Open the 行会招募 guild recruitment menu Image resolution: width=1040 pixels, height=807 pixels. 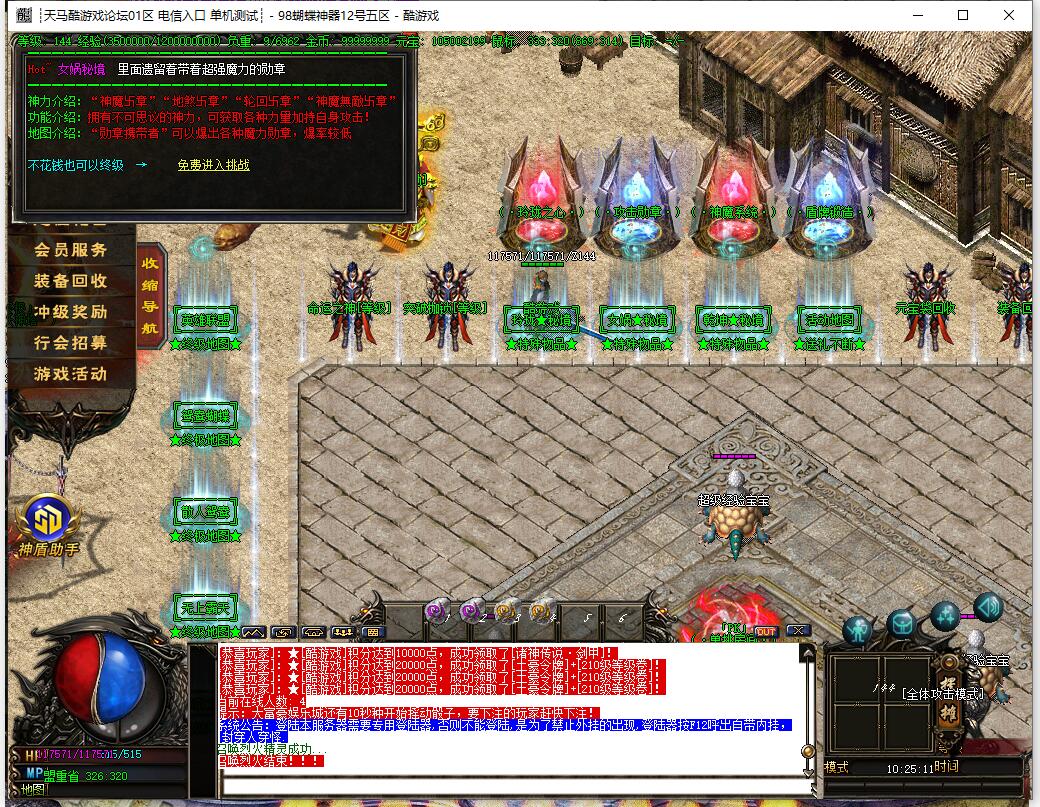point(70,343)
